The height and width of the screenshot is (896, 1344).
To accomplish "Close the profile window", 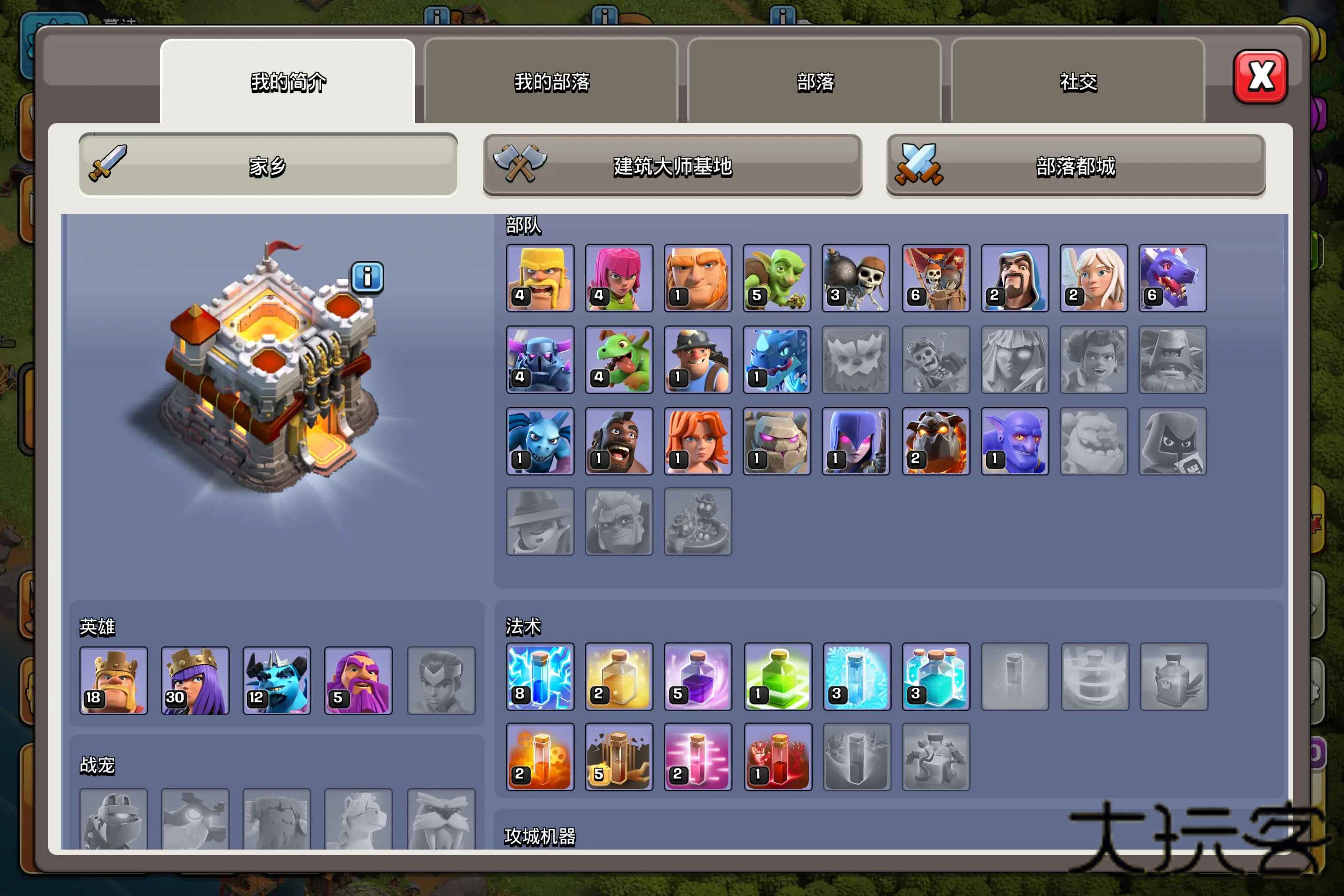I will pyautogui.click(x=1260, y=77).
